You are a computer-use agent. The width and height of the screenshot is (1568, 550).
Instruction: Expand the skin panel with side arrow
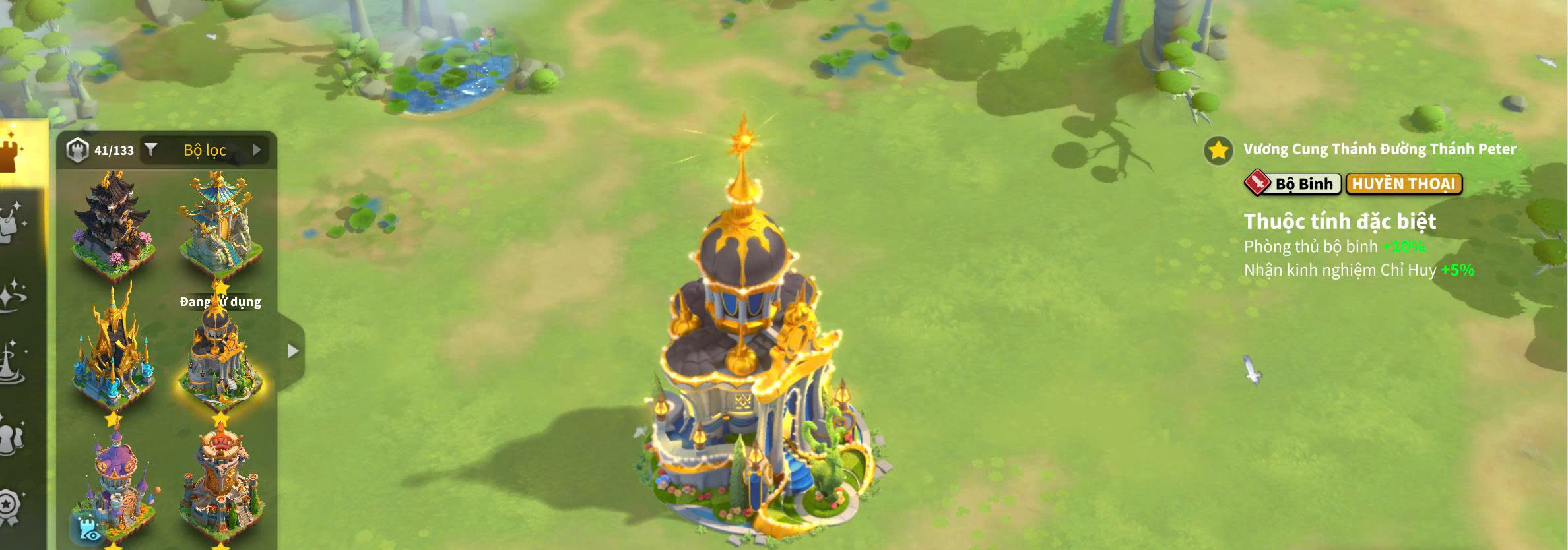point(293,351)
